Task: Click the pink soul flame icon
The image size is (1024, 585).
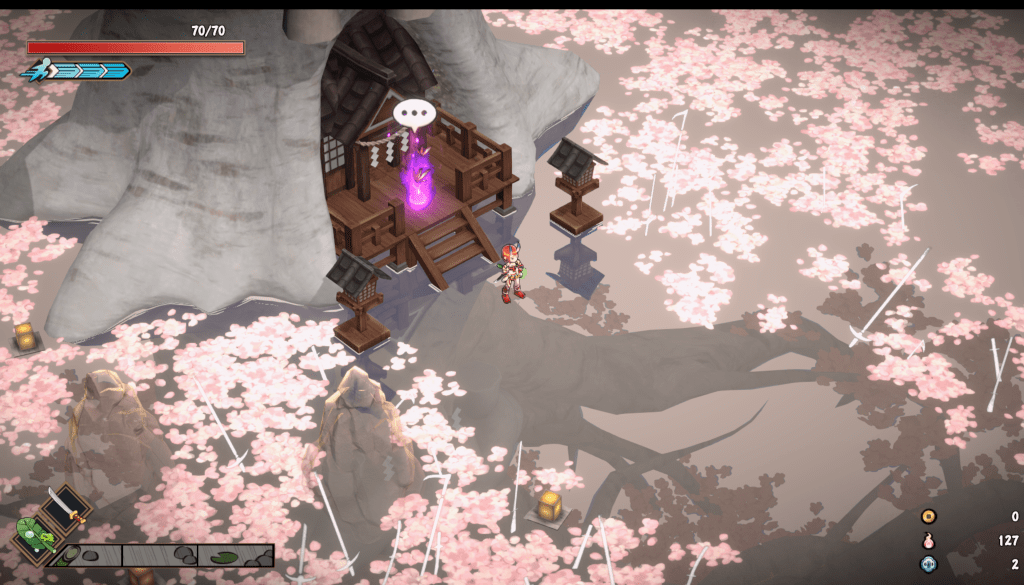Action: coord(929,541)
